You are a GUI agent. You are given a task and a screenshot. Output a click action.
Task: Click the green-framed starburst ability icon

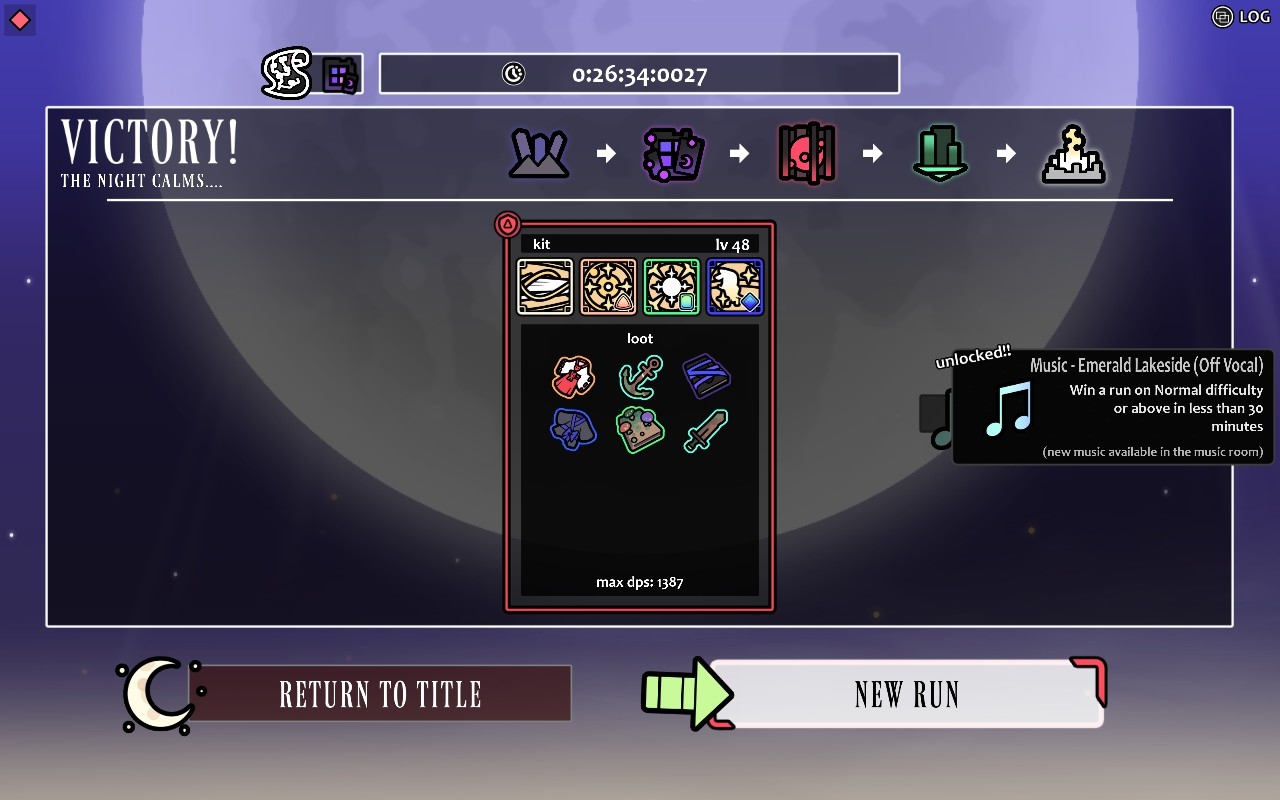point(671,287)
